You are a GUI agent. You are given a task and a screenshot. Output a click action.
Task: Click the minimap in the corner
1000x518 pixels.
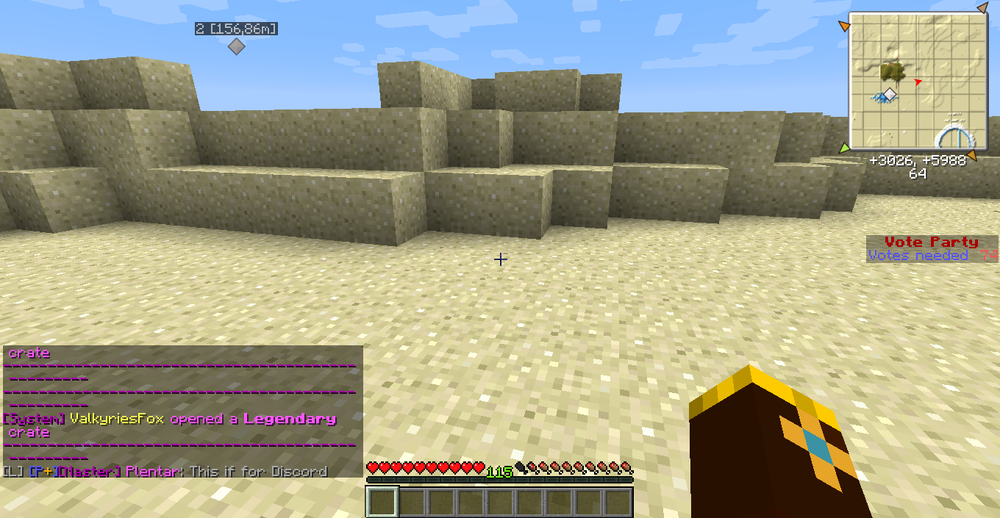pyautogui.click(x=918, y=81)
